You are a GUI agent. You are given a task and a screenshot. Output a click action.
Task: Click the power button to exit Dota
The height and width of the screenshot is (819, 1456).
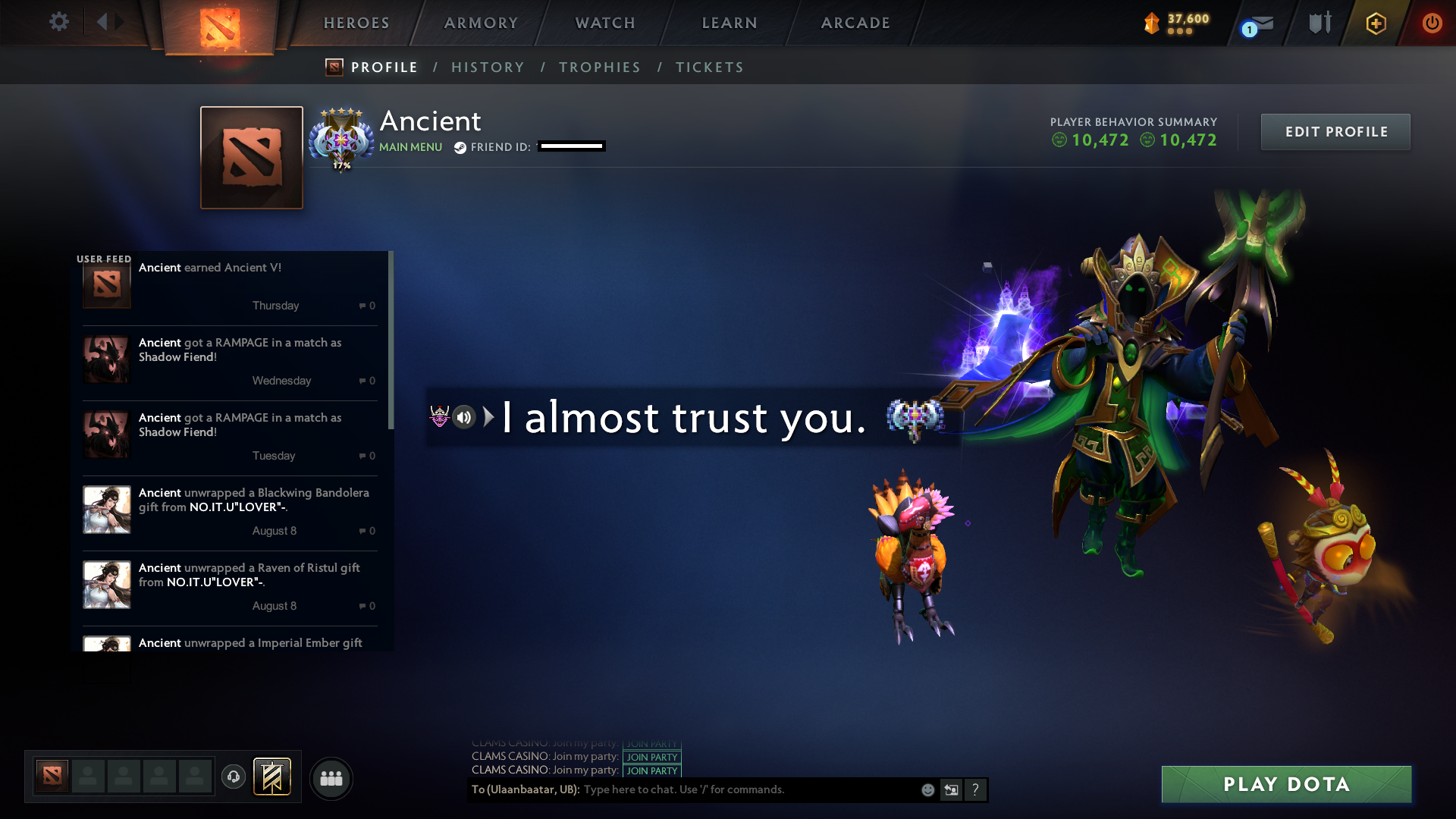[1432, 23]
